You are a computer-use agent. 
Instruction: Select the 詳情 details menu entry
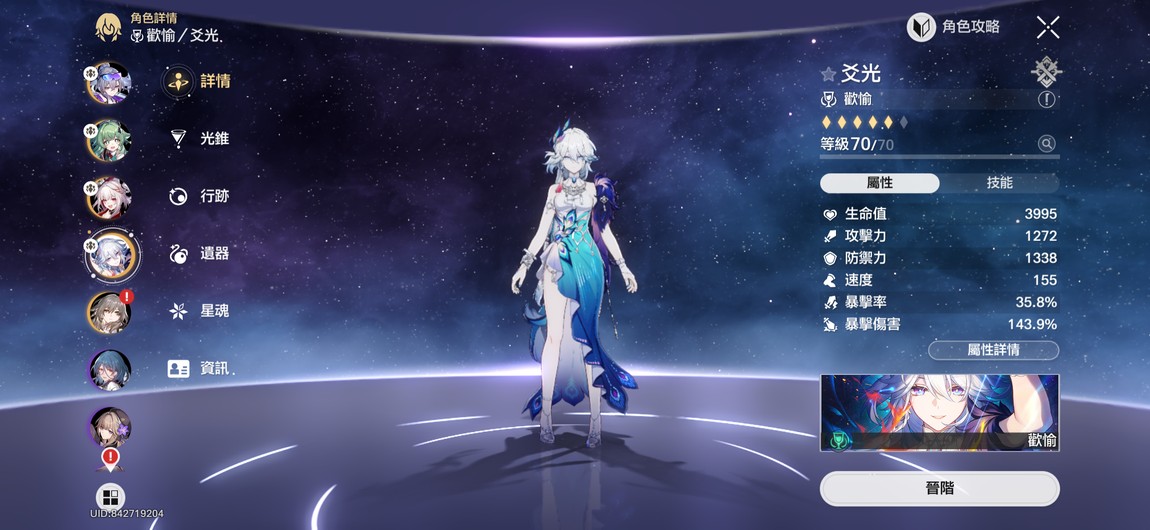[x=198, y=81]
